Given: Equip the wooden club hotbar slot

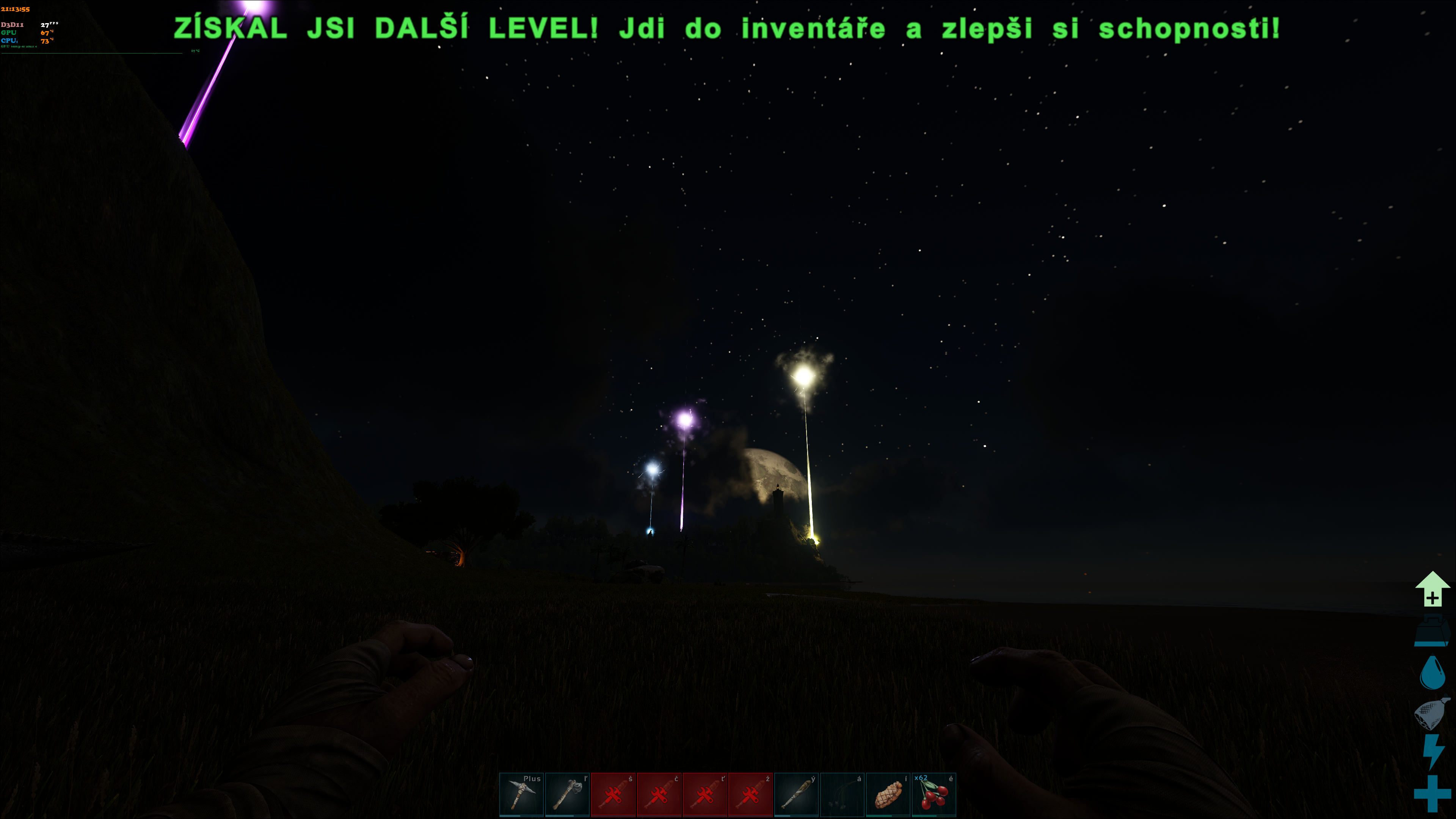Looking at the screenshot, I should point(796,794).
